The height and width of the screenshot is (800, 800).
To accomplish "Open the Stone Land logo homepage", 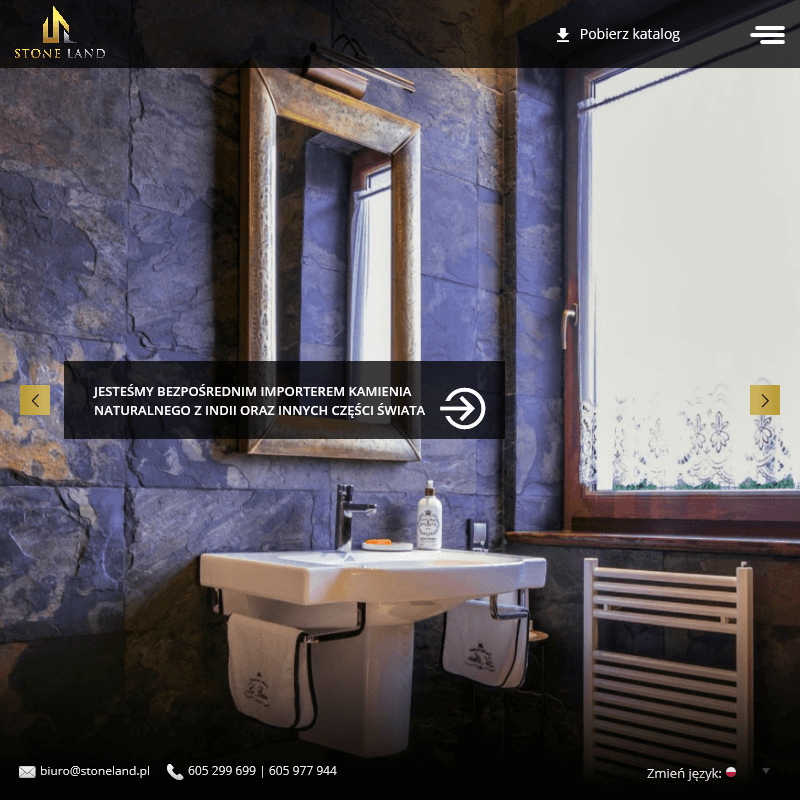I will [x=59, y=33].
